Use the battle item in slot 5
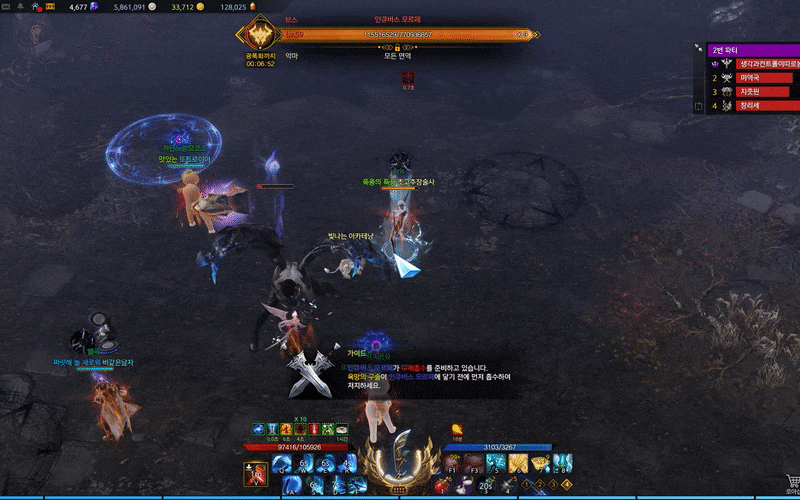Viewport: 800px width, 500px height. 495,463
